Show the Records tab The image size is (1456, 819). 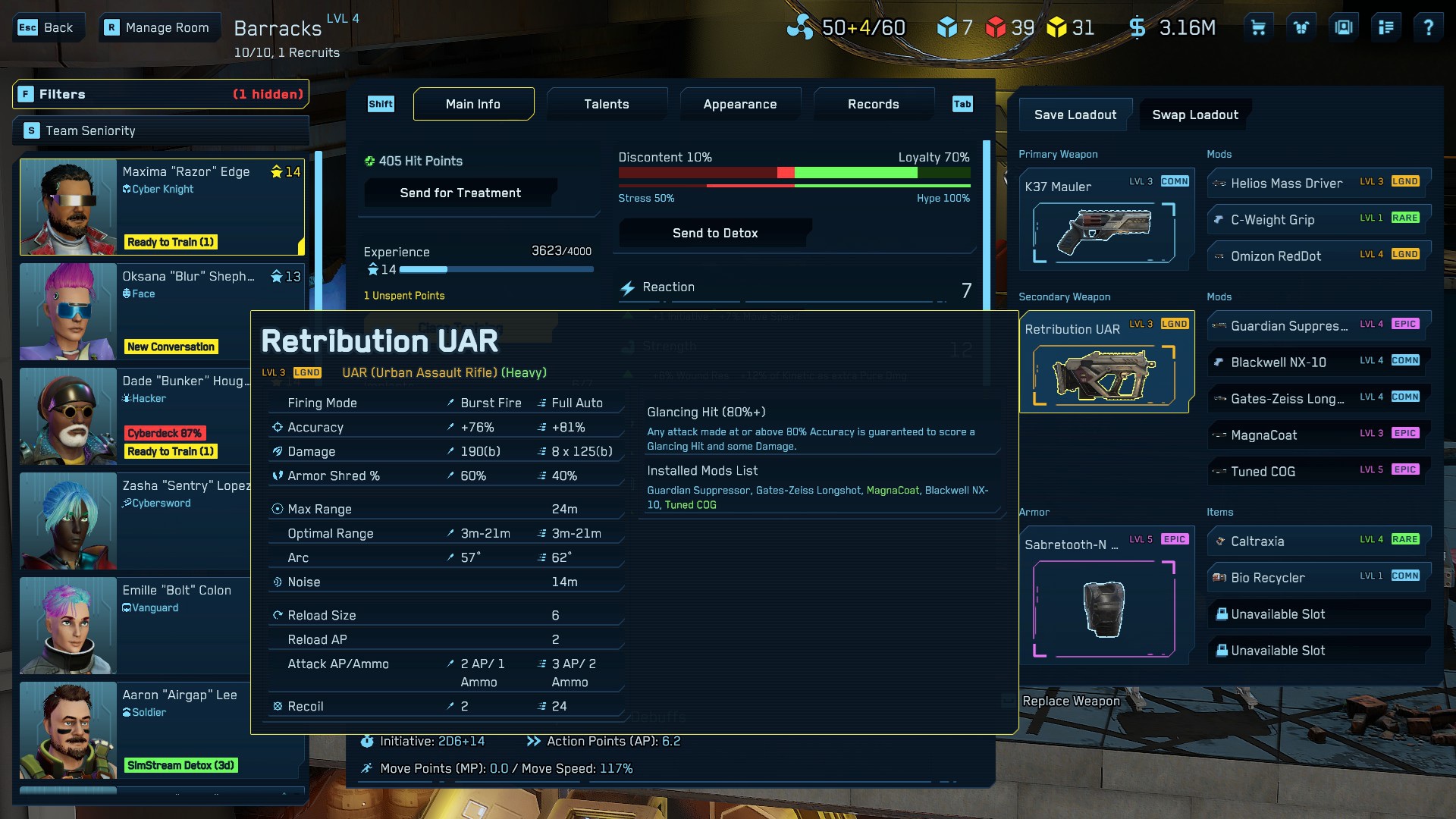873,104
